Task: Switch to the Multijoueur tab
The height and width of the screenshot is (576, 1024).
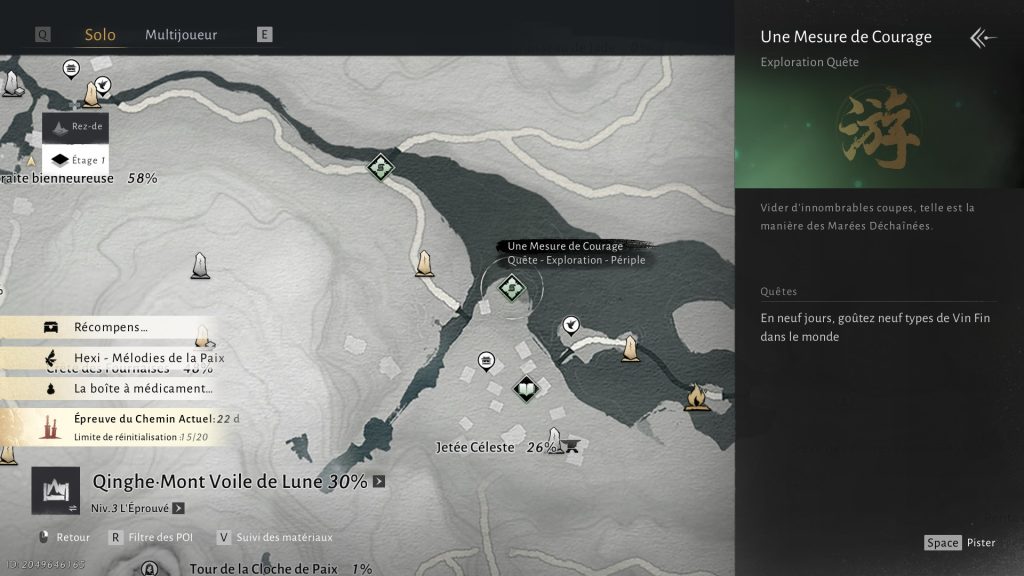Action: (181, 35)
